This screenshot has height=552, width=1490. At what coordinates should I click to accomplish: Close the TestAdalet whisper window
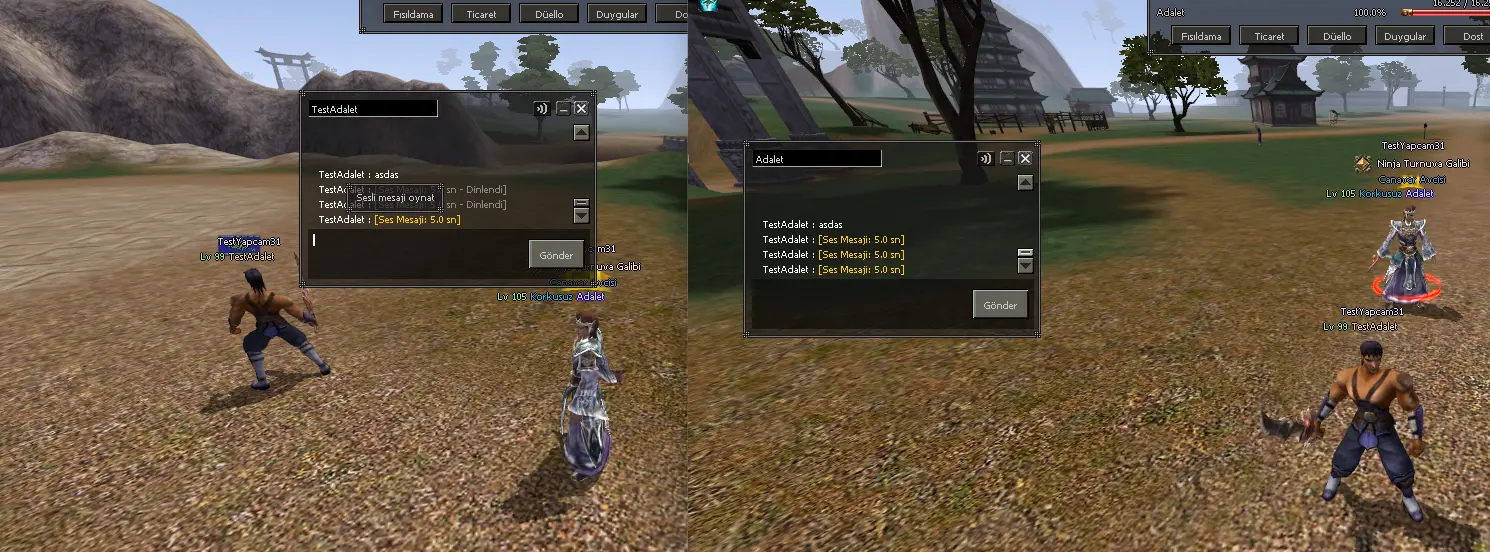point(581,109)
